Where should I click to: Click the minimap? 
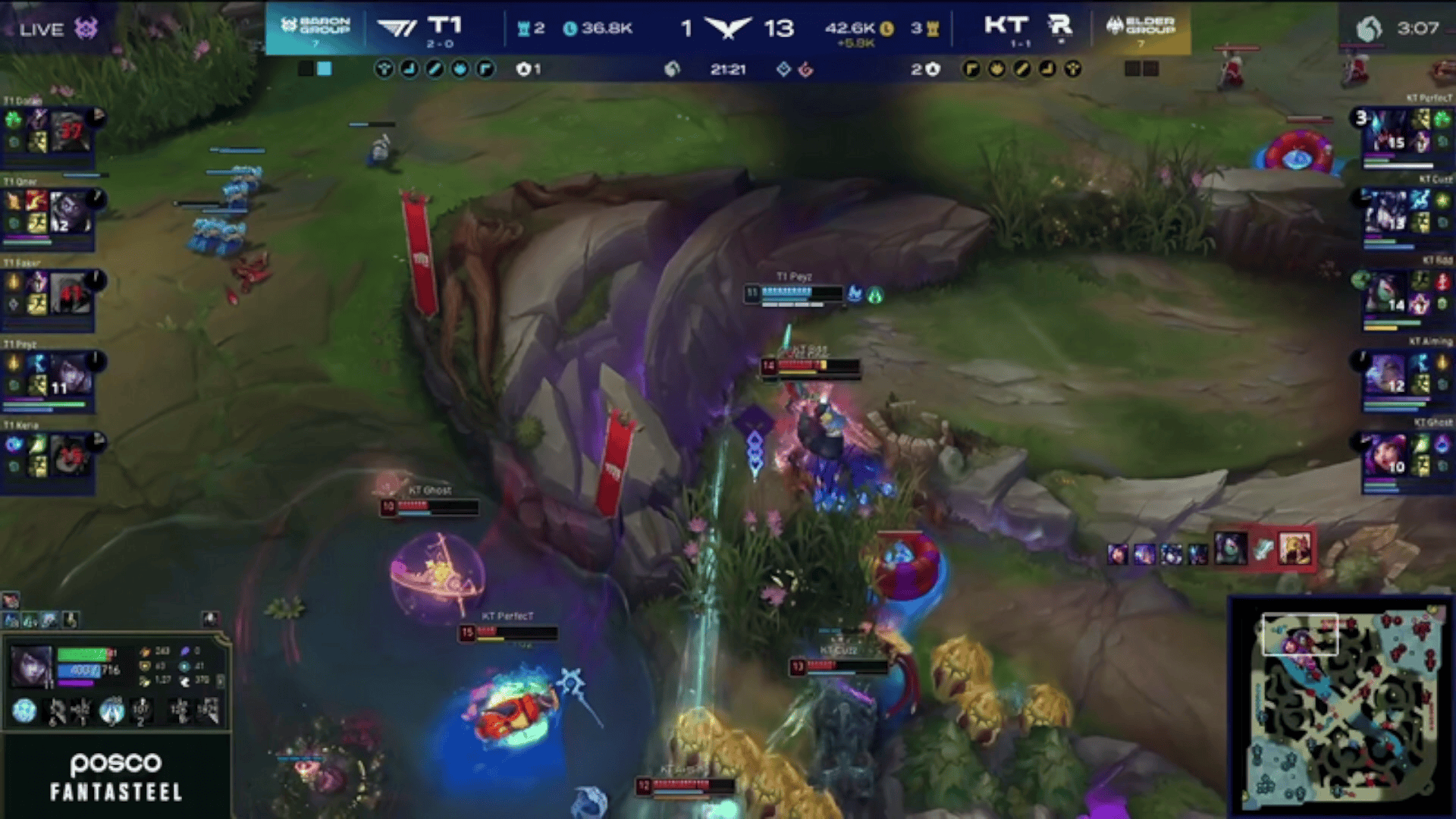tap(1341, 707)
